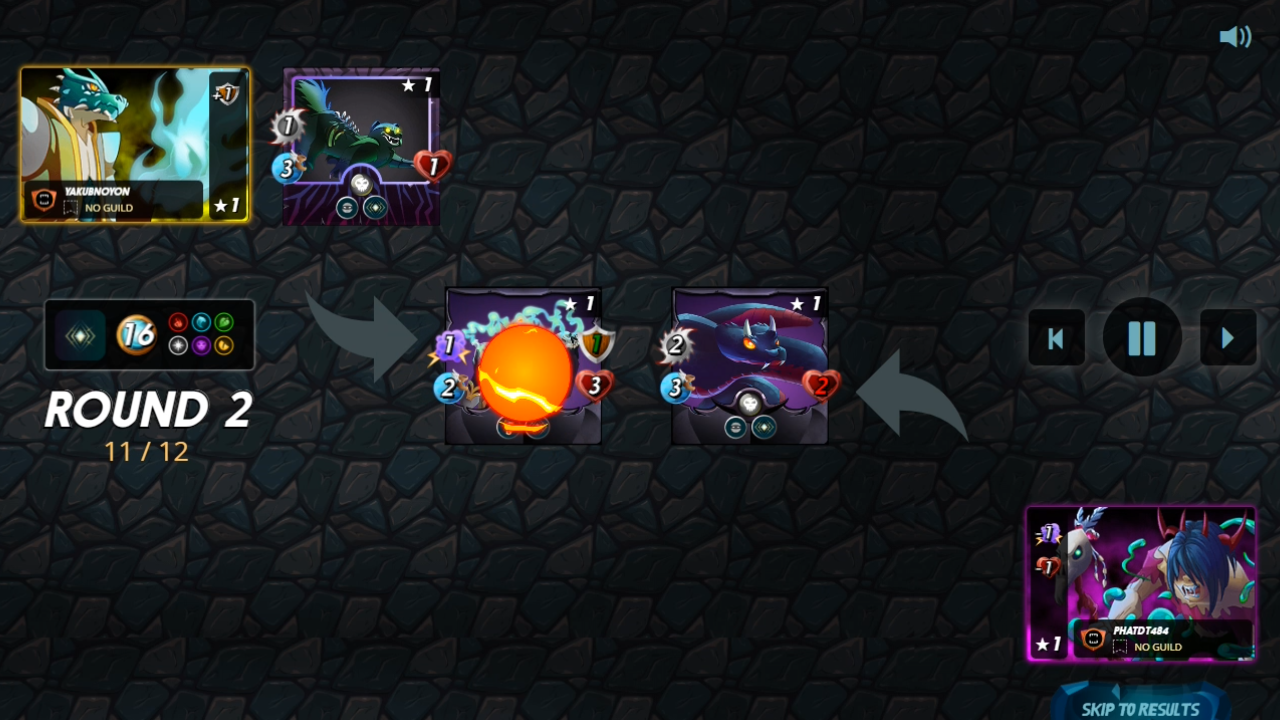Mute the battle audio with the speaker icon
Screen dimensions: 1280x720
pos(1236,36)
